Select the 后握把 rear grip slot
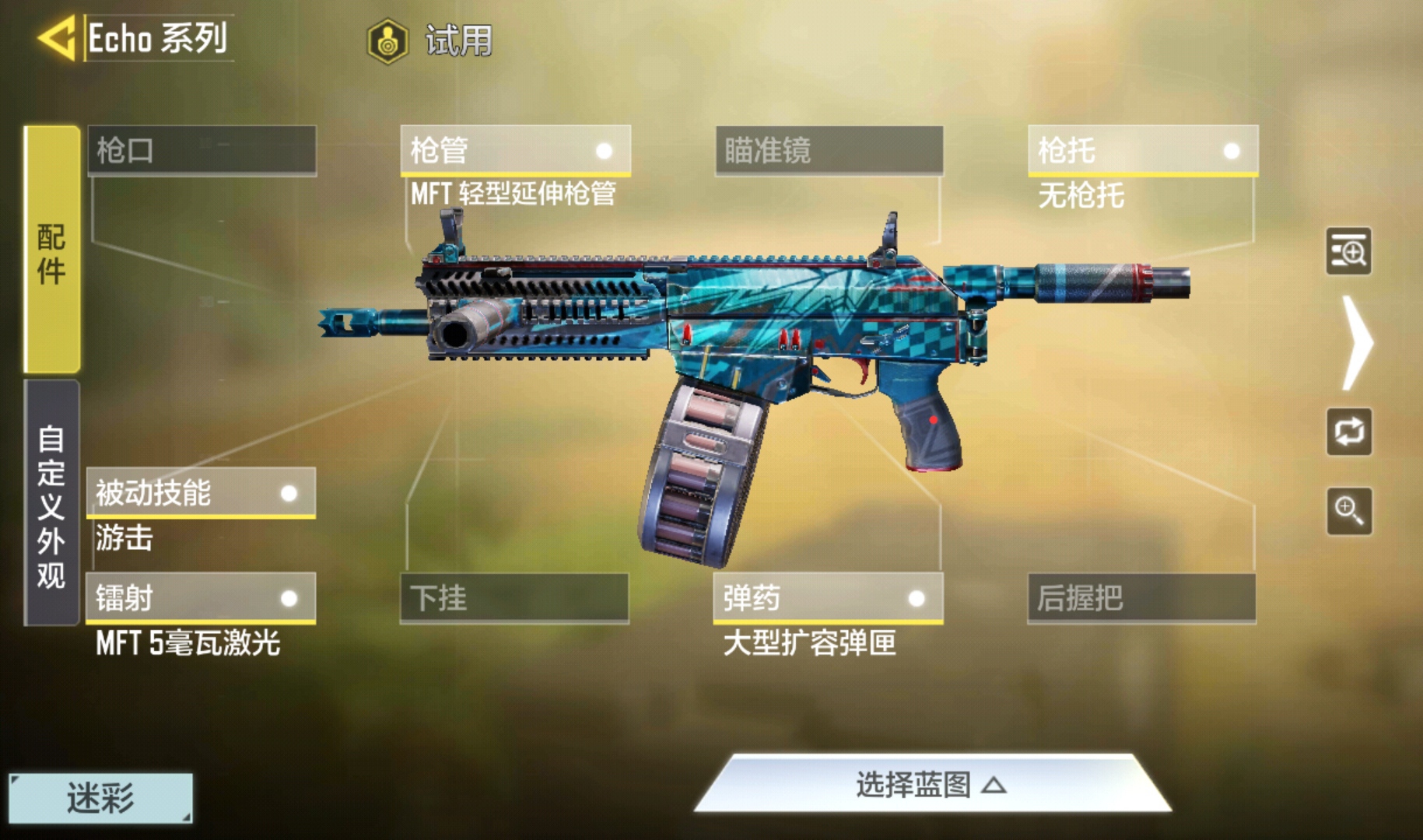Screen dimensions: 1423x840 click(x=1141, y=598)
